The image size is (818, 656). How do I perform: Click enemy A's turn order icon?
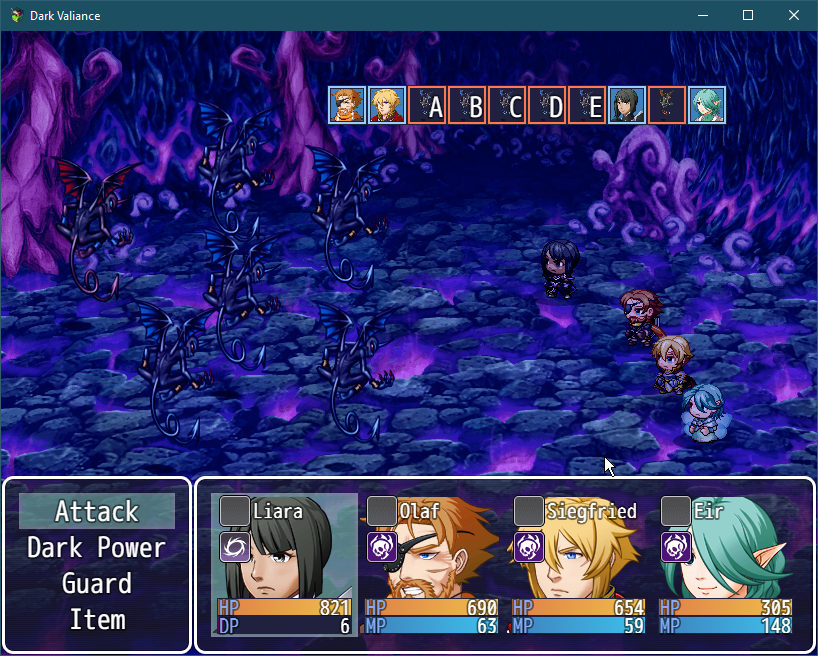427,105
